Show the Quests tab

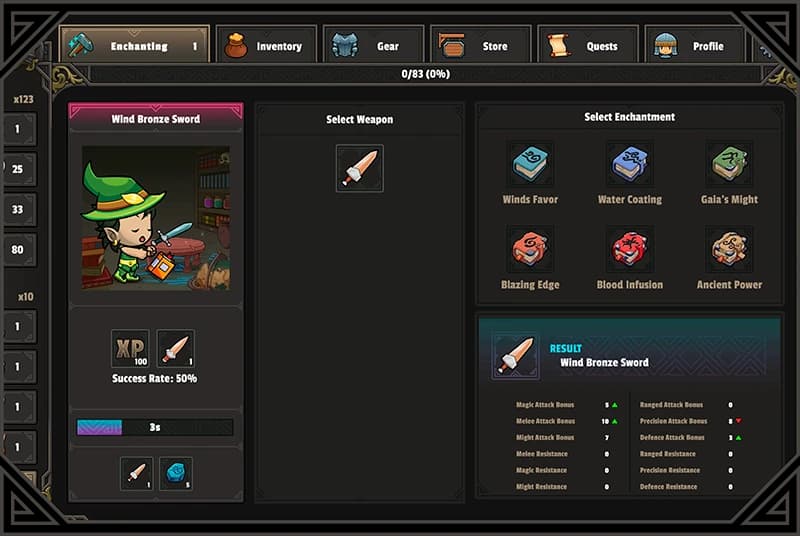(588, 45)
